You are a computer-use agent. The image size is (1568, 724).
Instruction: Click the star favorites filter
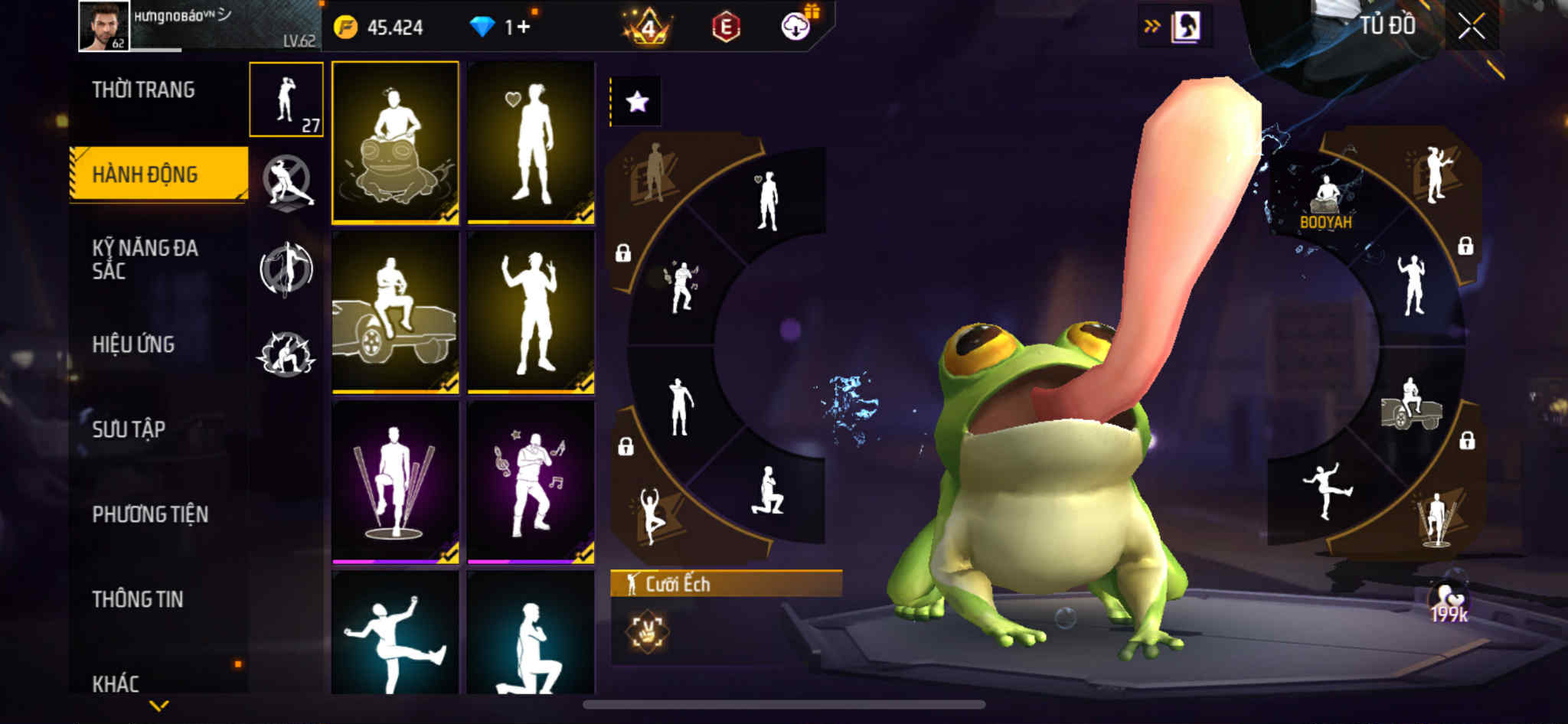[x=637, y=102]
